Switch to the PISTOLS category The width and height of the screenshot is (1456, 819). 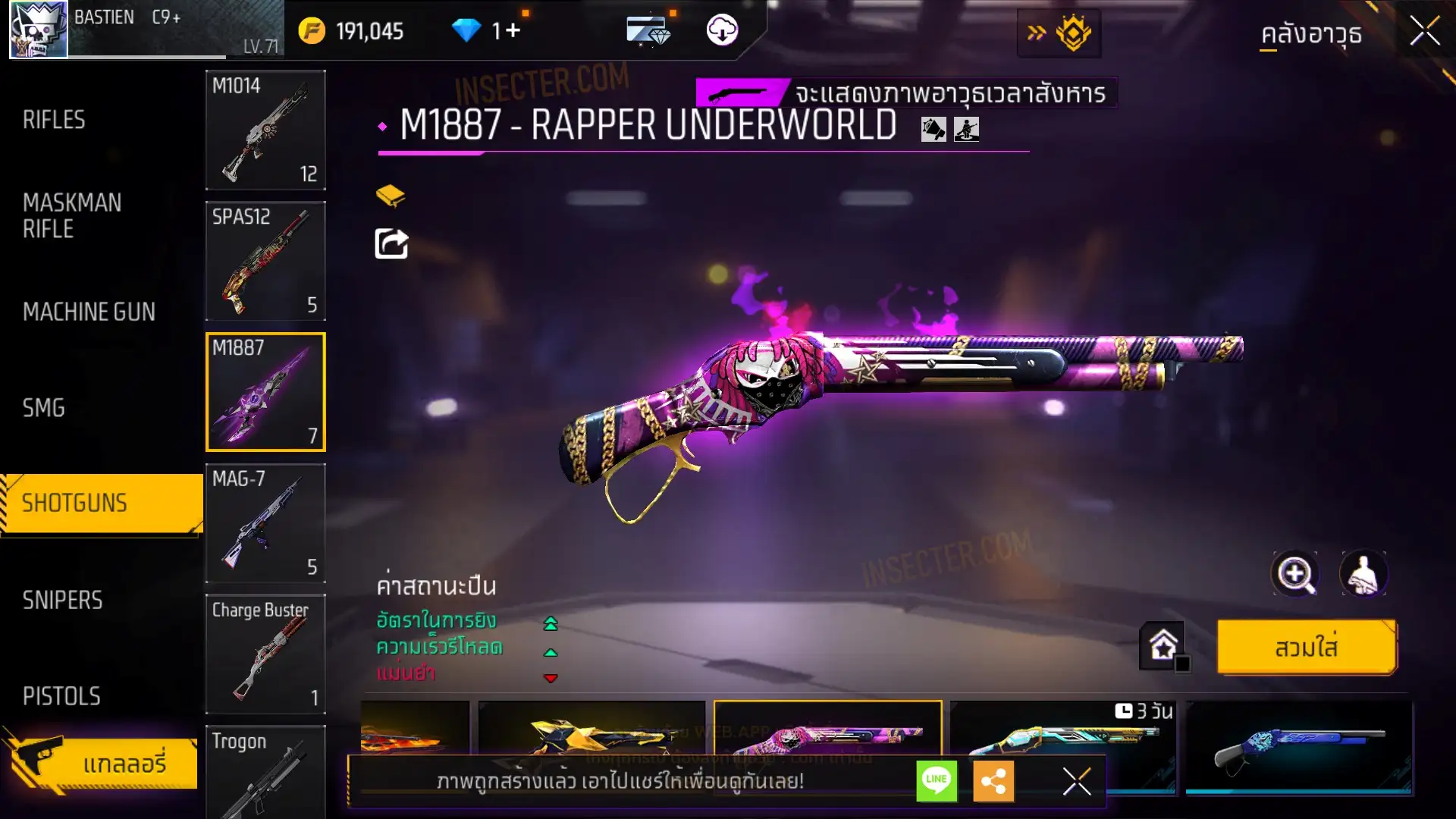pos(61,696)
